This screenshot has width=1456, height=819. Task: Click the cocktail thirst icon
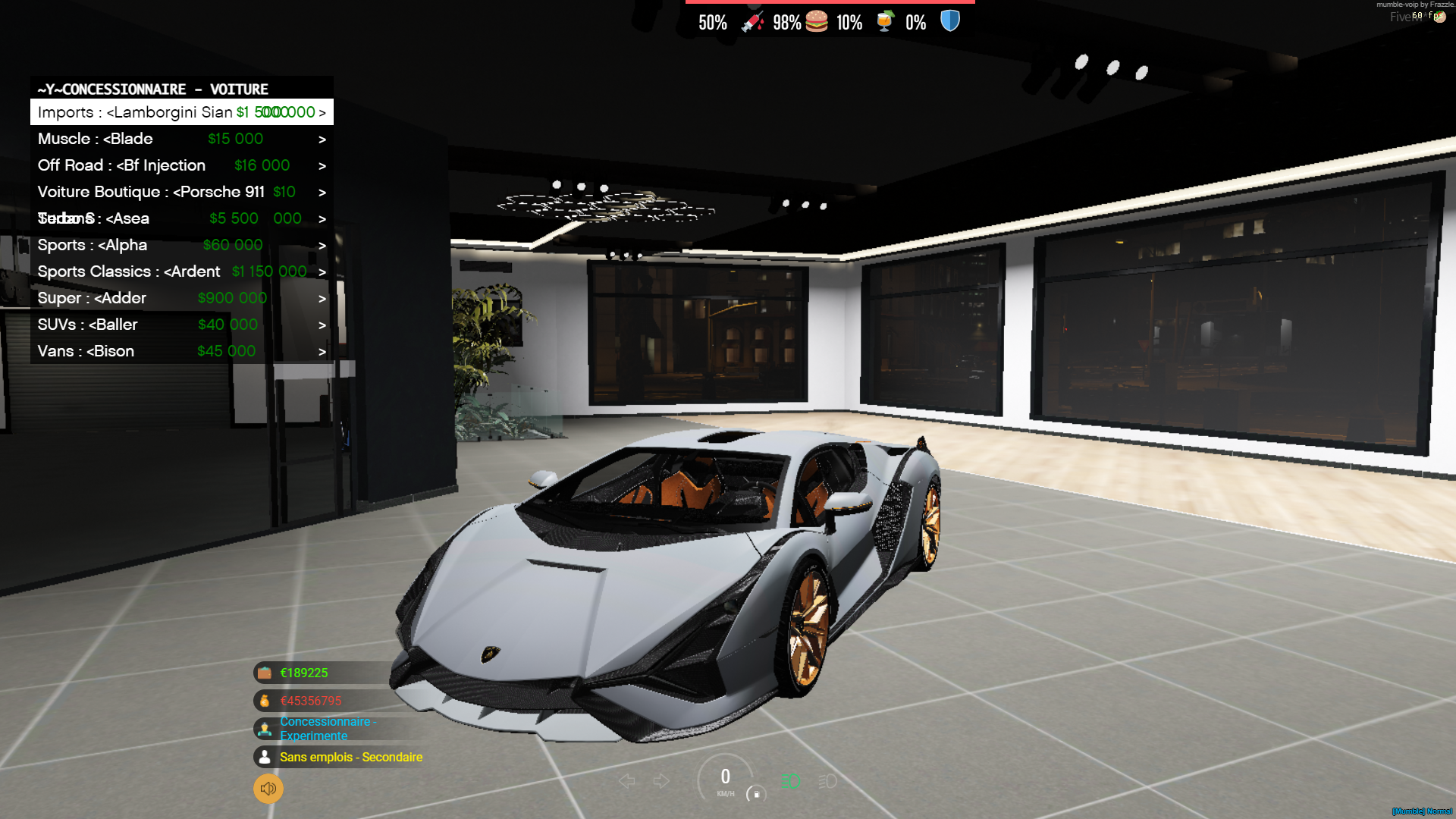[886, 20]
